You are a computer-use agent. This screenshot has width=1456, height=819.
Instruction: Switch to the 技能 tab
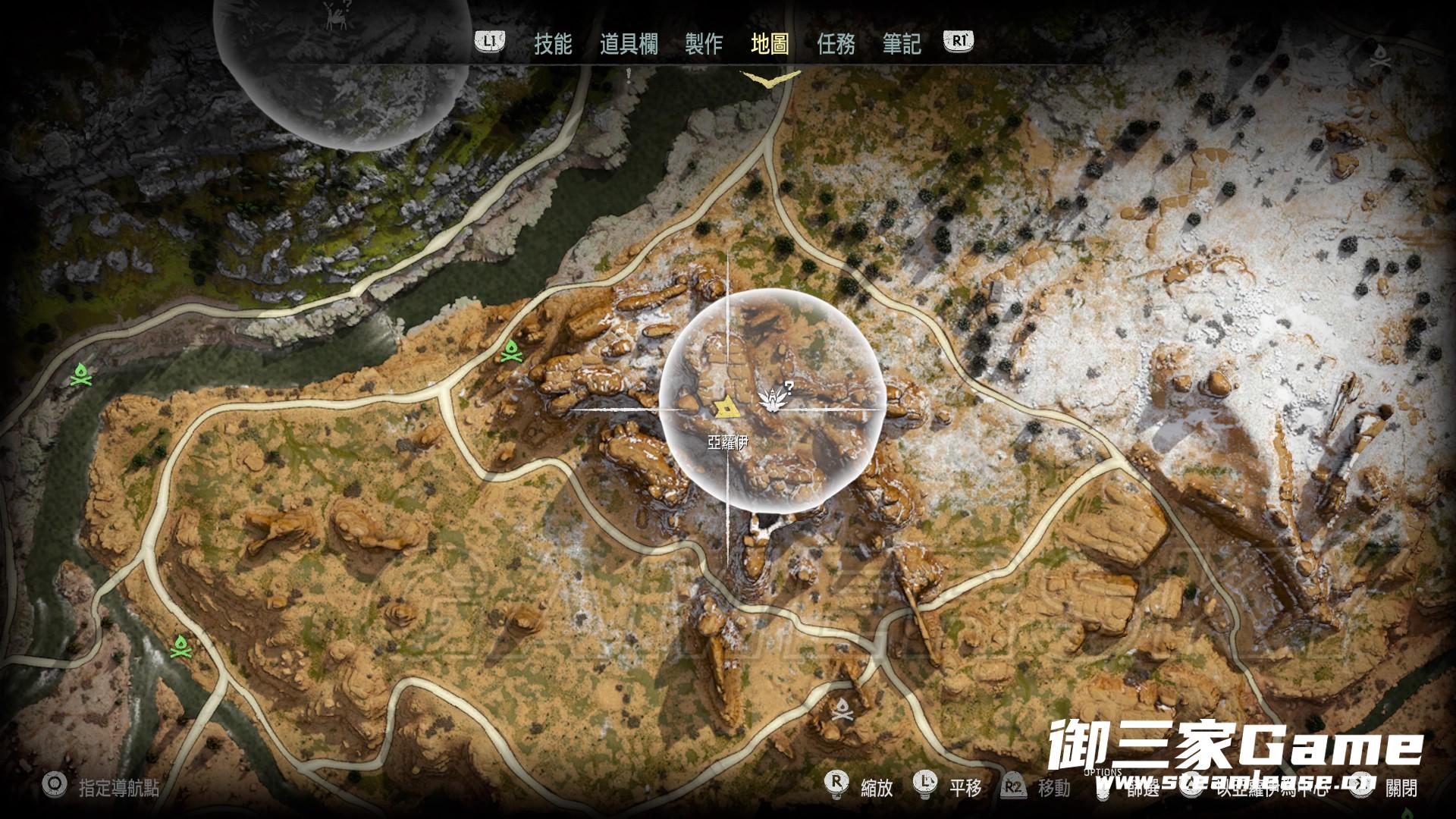pyautogui.click(x=552, y=44)
